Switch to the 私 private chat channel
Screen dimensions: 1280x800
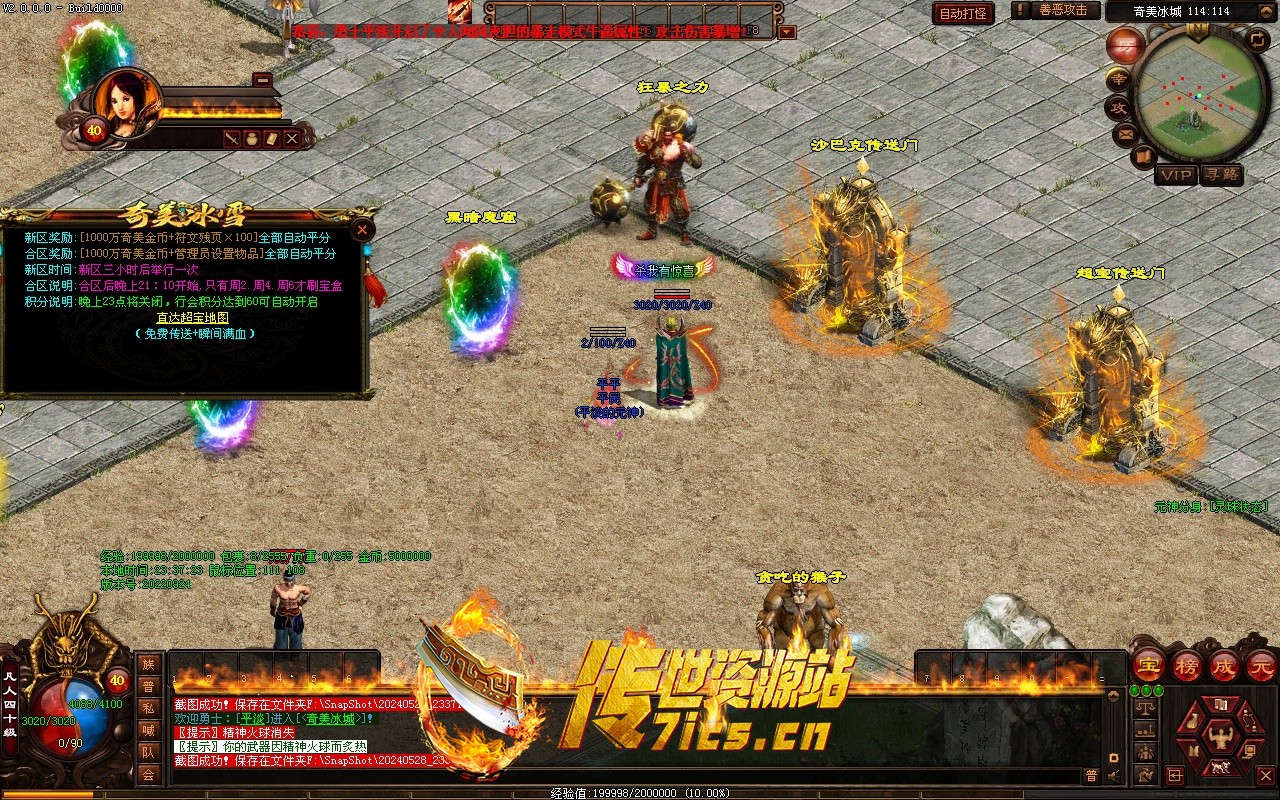pos(148,708)
